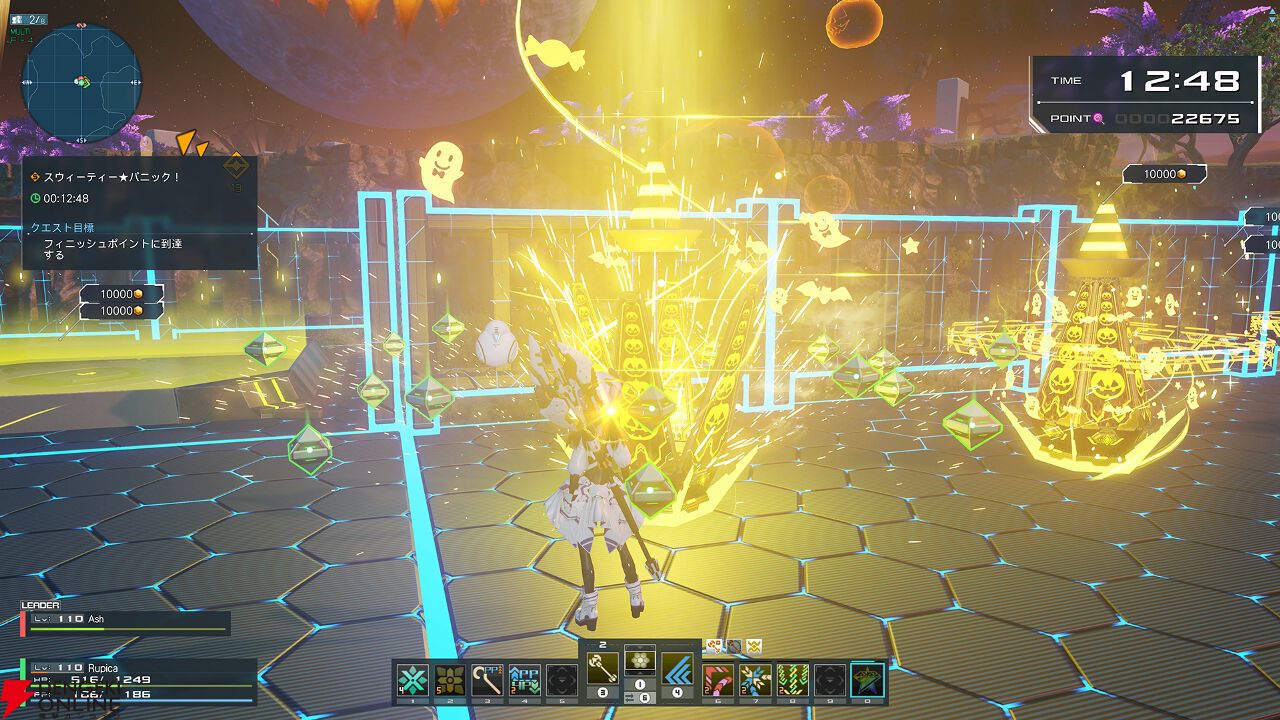Open the circular minimap

81,83
